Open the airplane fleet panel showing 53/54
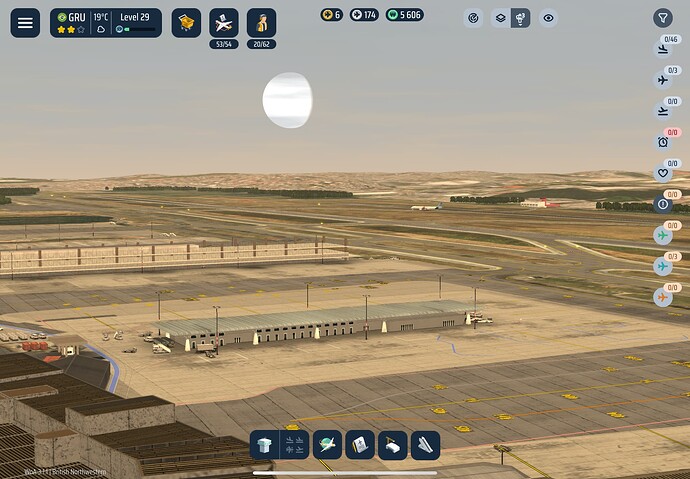 click(x=223, y=23)
